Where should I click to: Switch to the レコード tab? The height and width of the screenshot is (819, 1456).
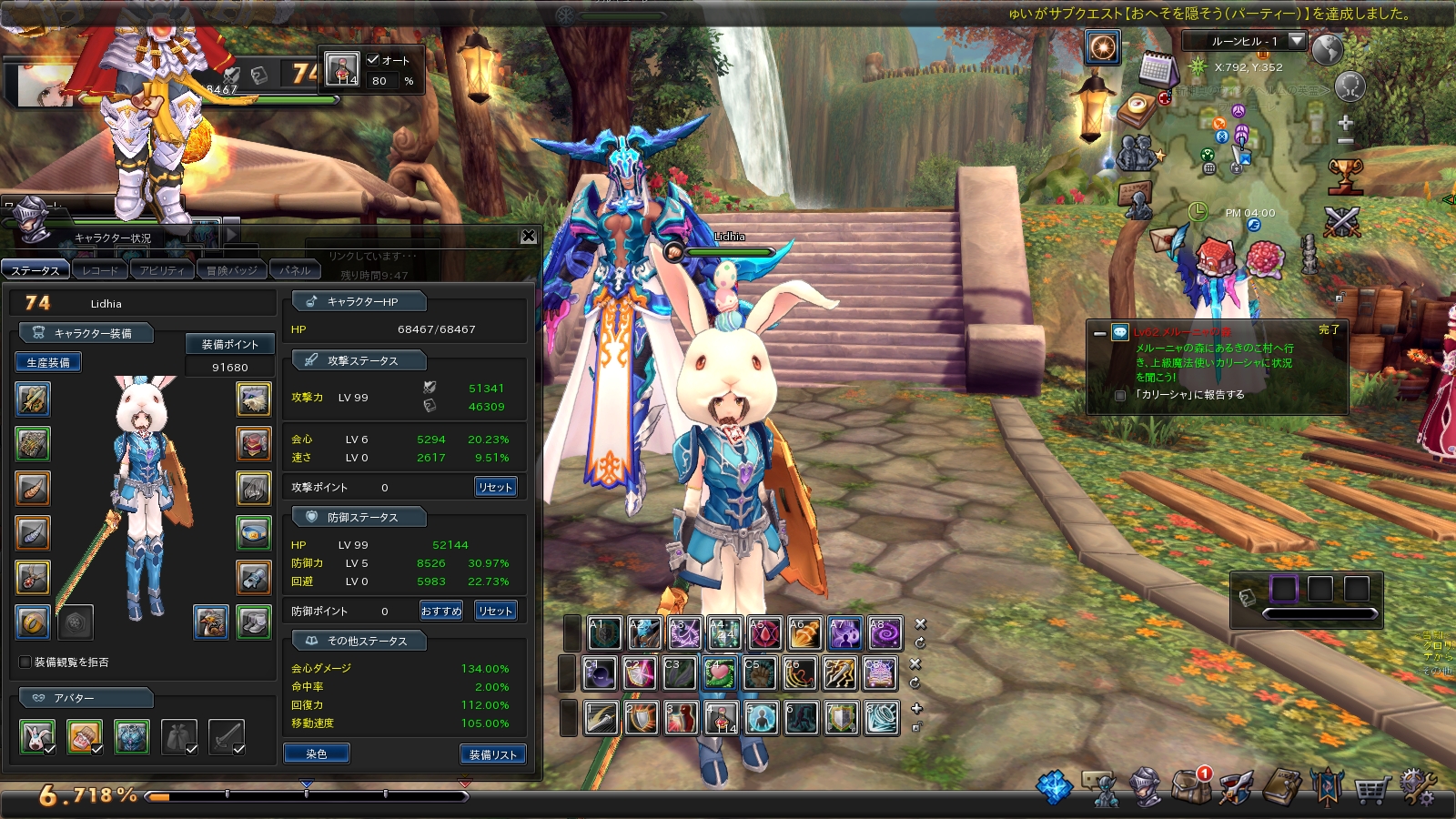(x=99, y=270)
